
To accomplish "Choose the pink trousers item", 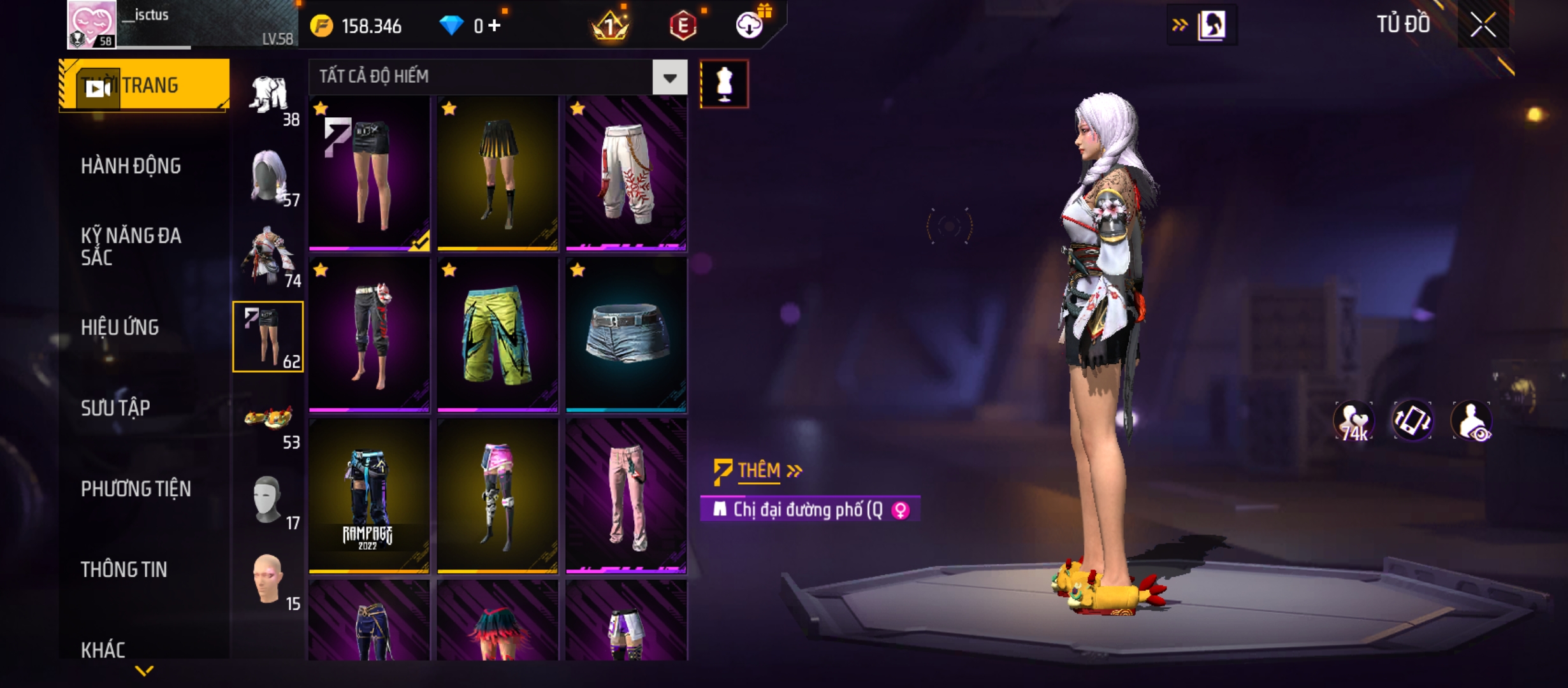I will (626, 497).
